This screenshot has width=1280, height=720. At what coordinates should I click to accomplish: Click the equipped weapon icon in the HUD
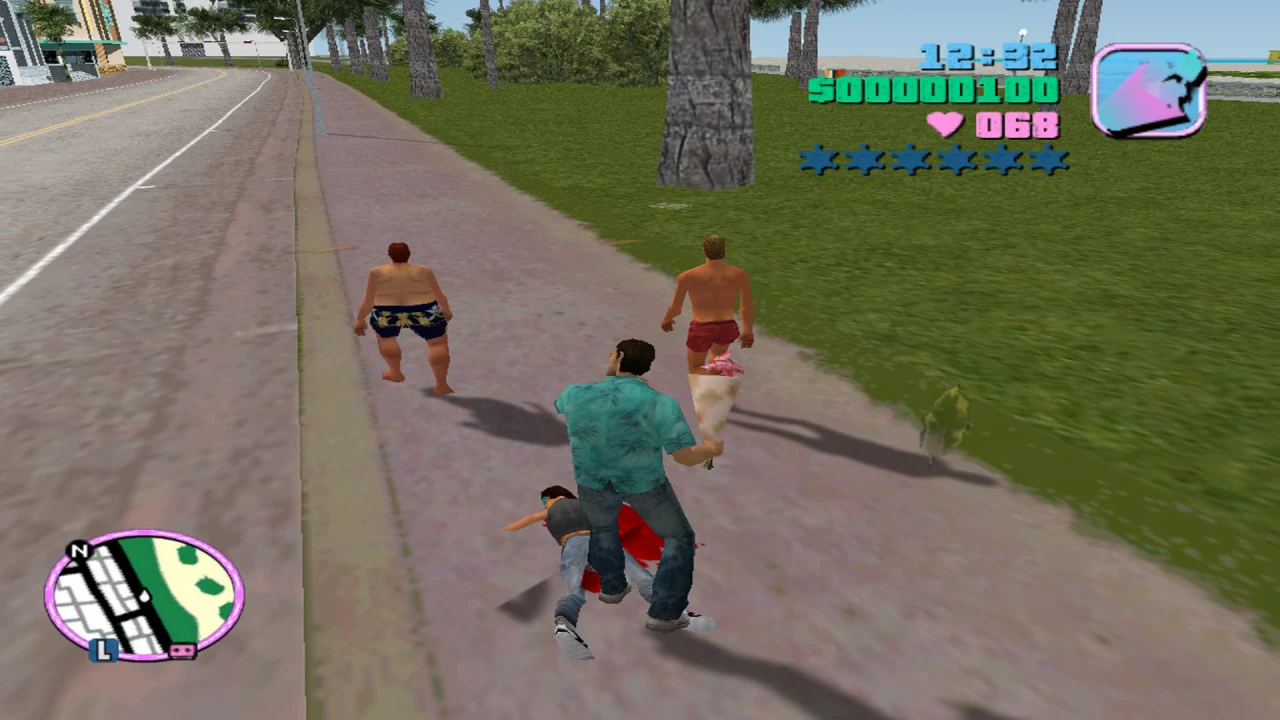(x=1150, y=90)
